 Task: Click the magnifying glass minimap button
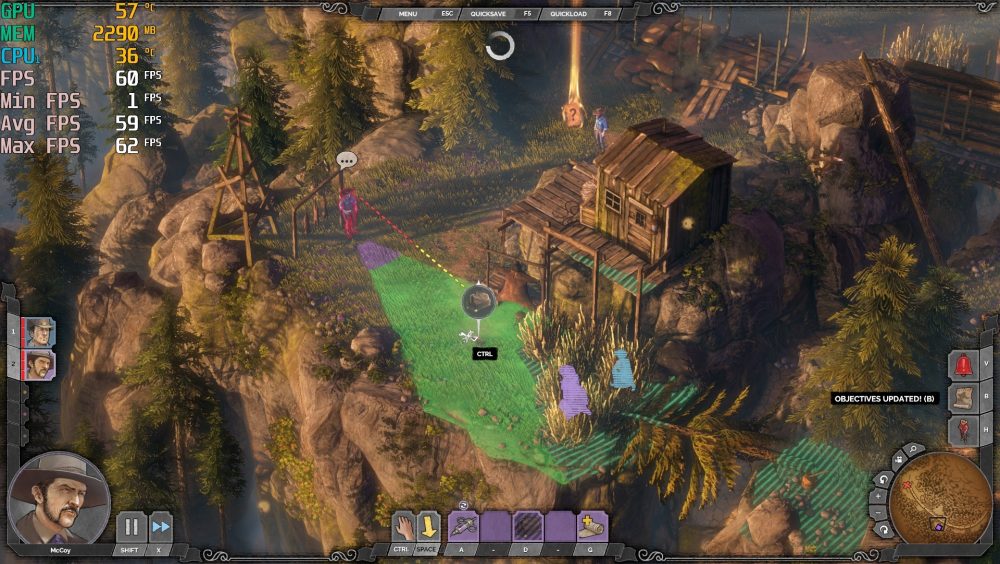912,451
